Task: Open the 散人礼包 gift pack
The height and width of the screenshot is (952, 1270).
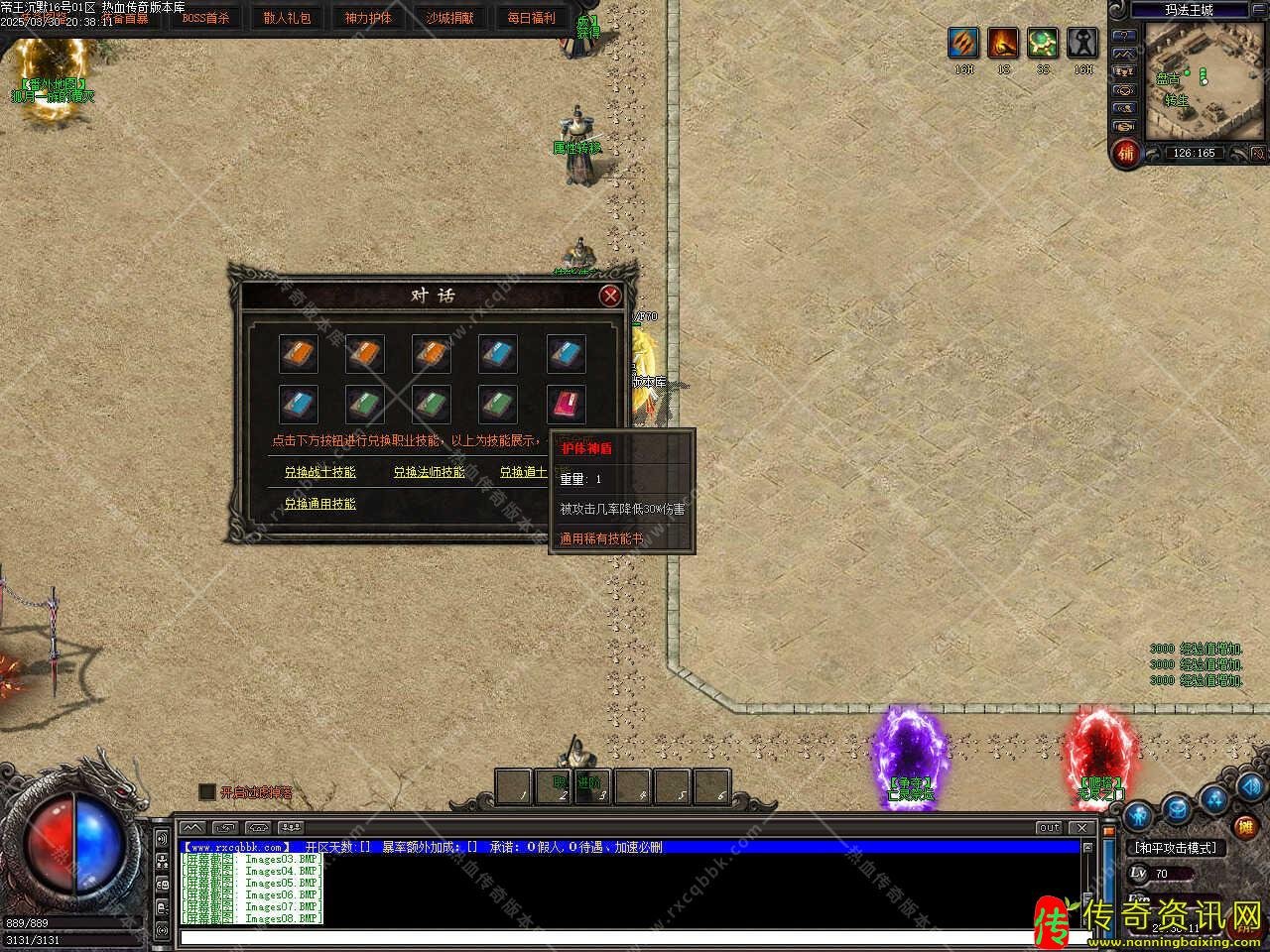Action: tap(287, 18)
